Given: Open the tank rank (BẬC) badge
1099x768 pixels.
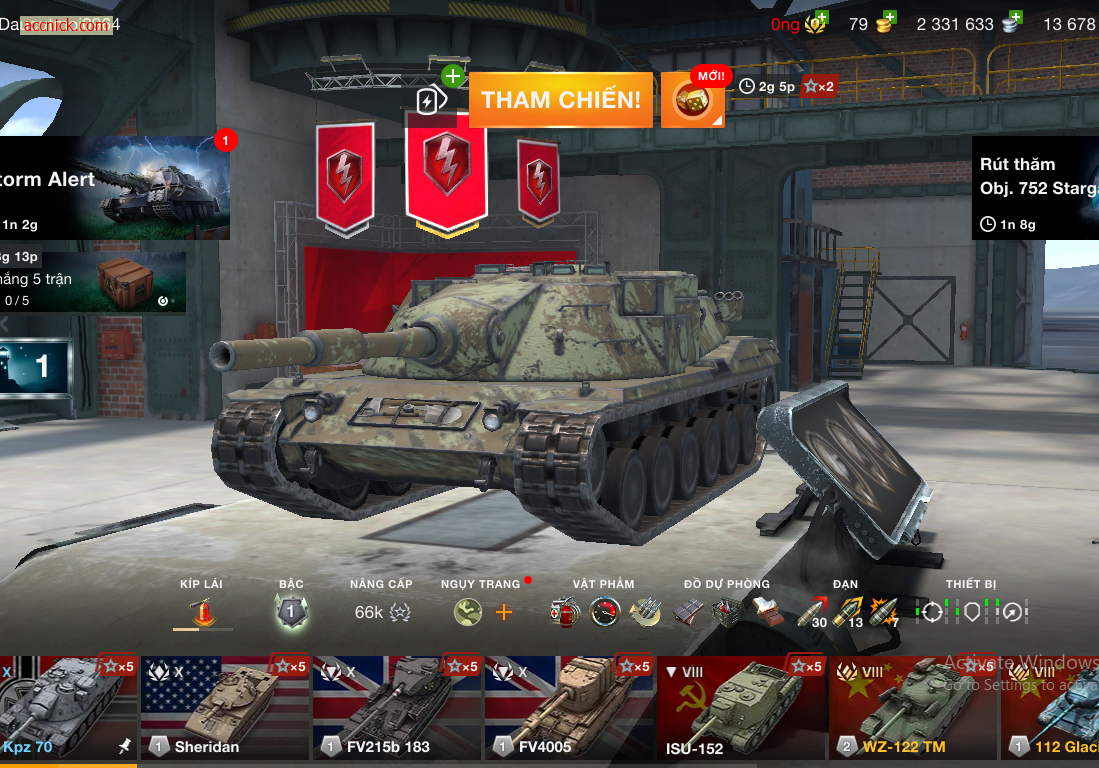Looking at the screenshot, I should tap(291, 611).
